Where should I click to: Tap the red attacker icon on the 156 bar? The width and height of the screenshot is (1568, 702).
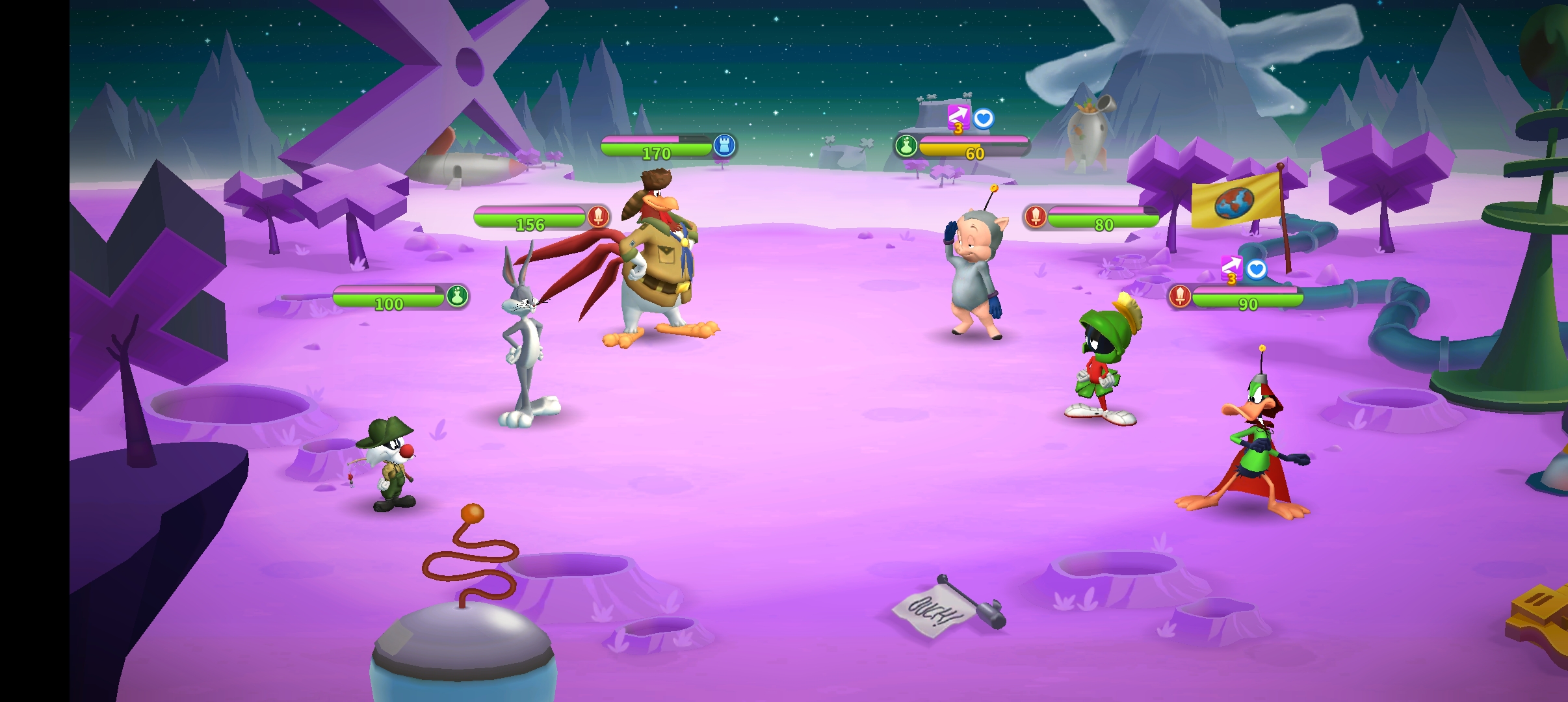pos(598,216)
